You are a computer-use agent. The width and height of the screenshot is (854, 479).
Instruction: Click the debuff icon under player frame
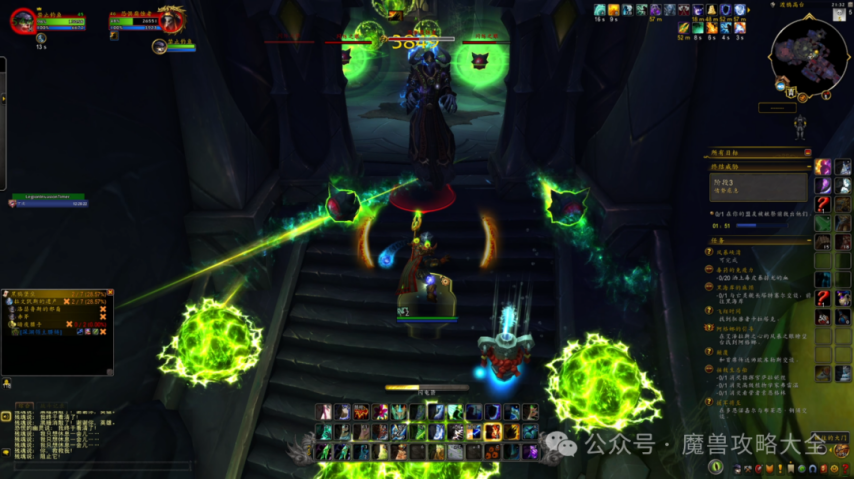[x=42, y=39]
